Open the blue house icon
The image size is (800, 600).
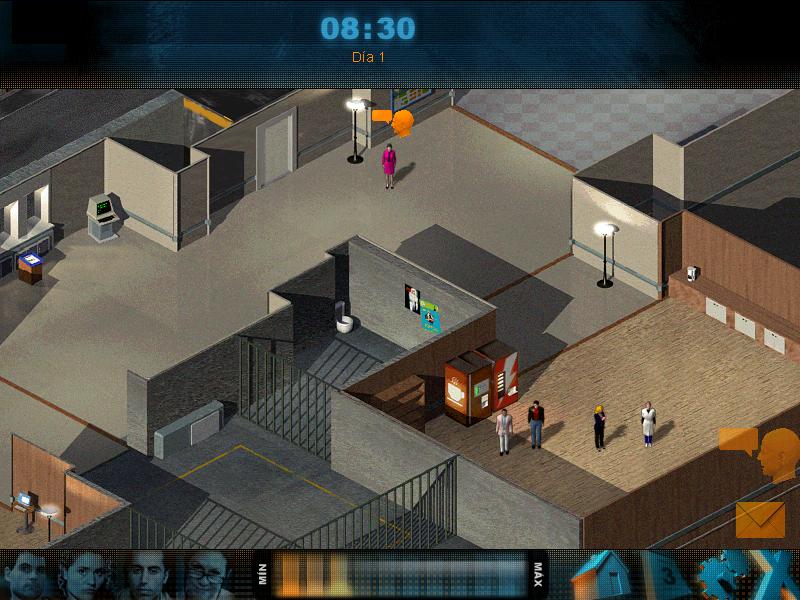tap(602, 576)
